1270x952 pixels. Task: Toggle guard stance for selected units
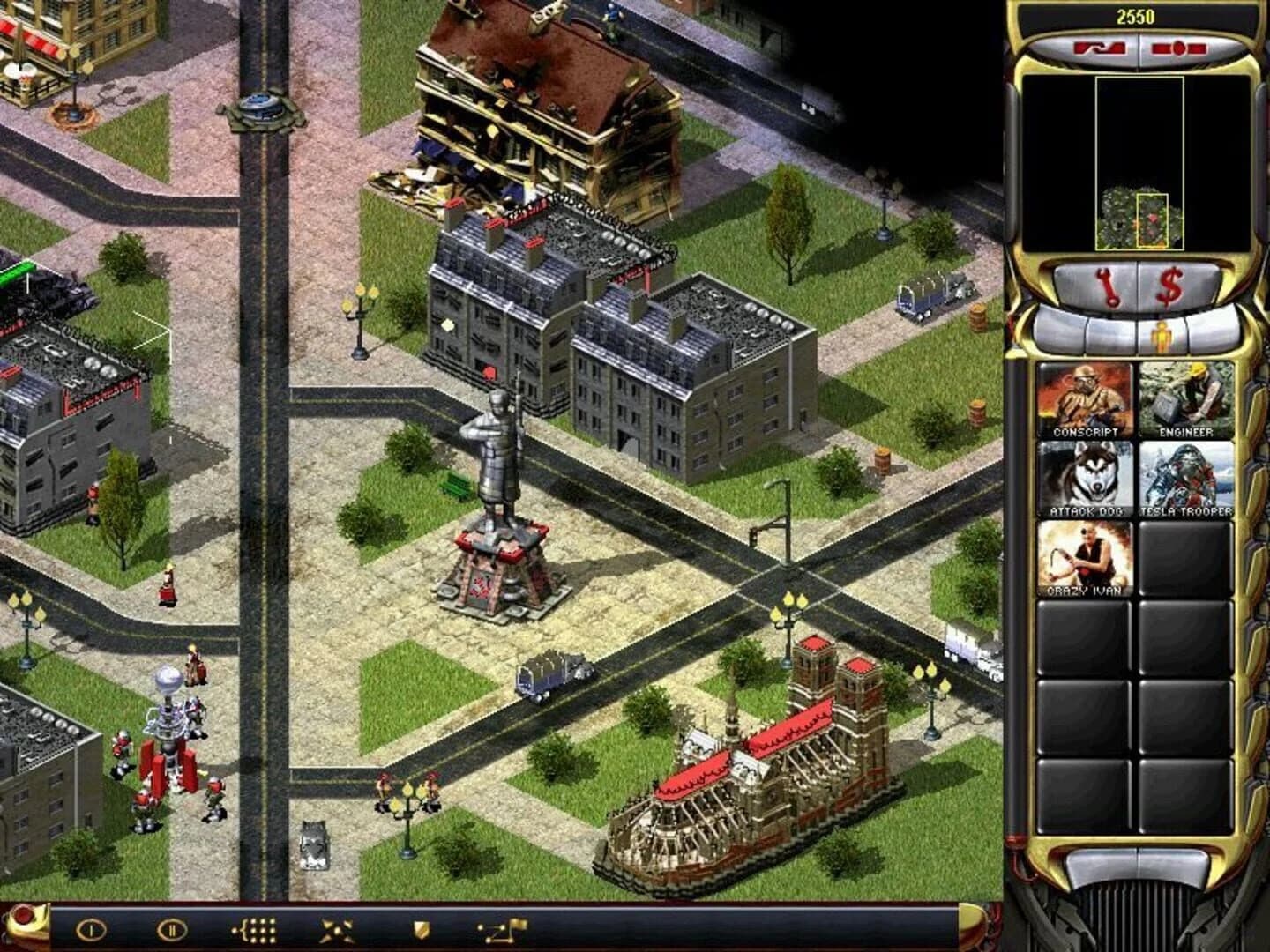[x=422, y=930]
